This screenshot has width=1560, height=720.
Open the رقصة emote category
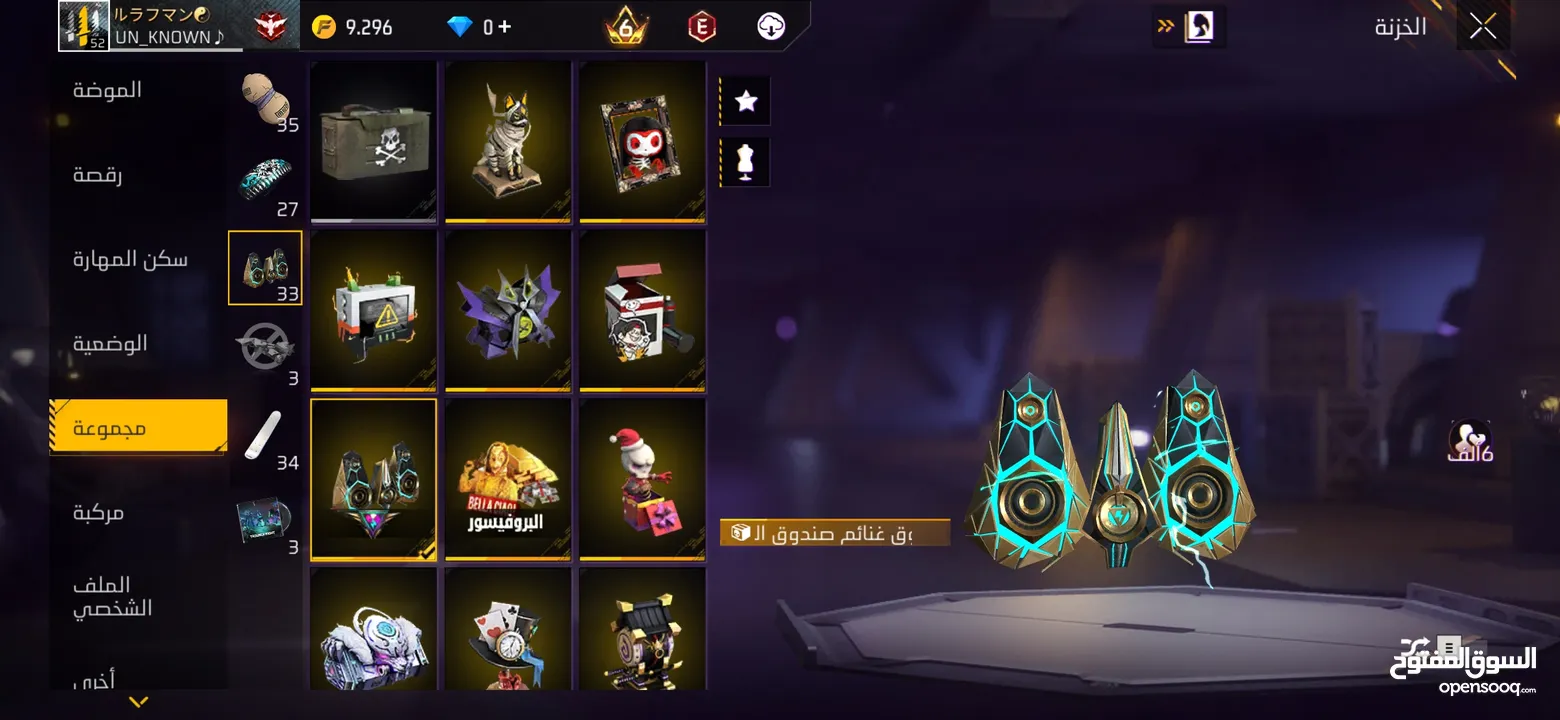point(96,175)
